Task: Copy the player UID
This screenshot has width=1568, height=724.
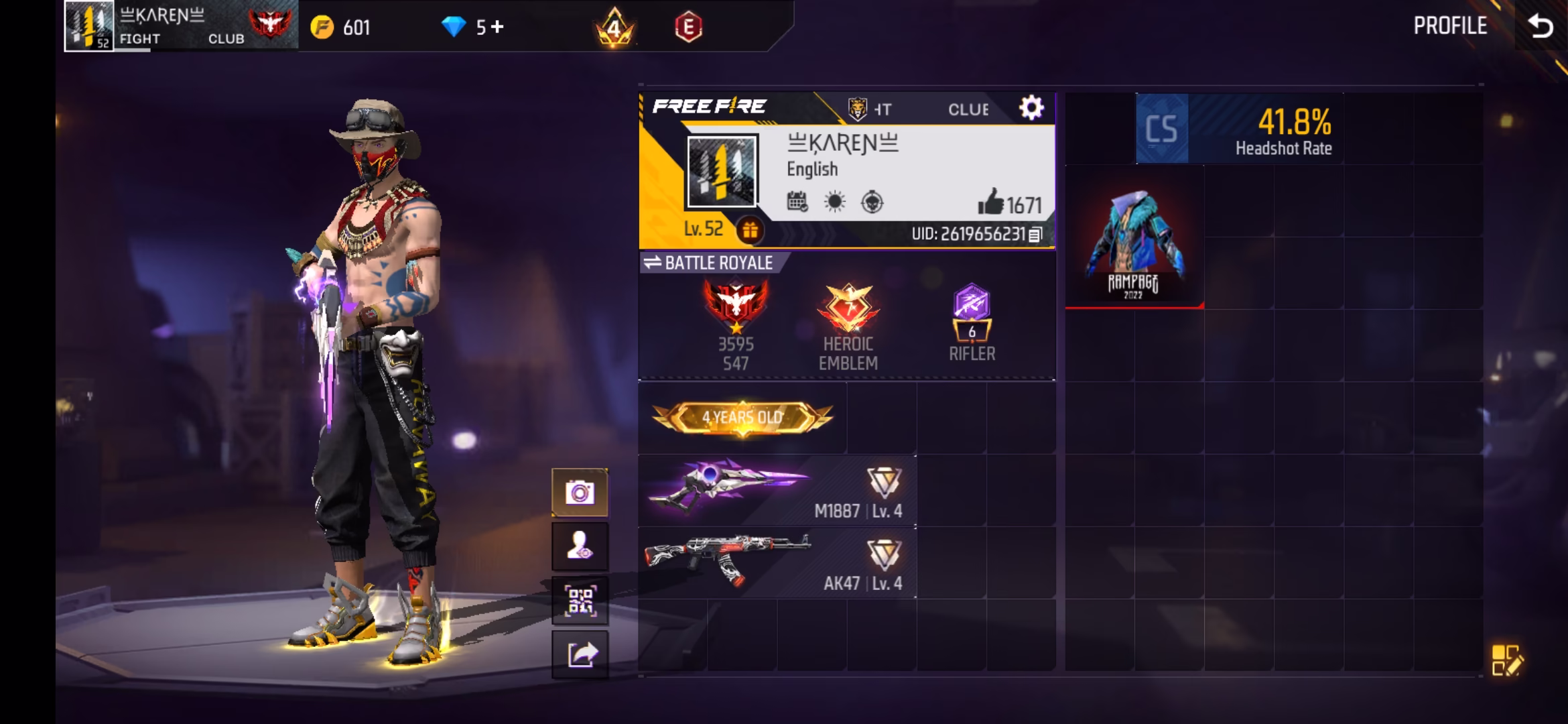Action: click(1035, 235)
